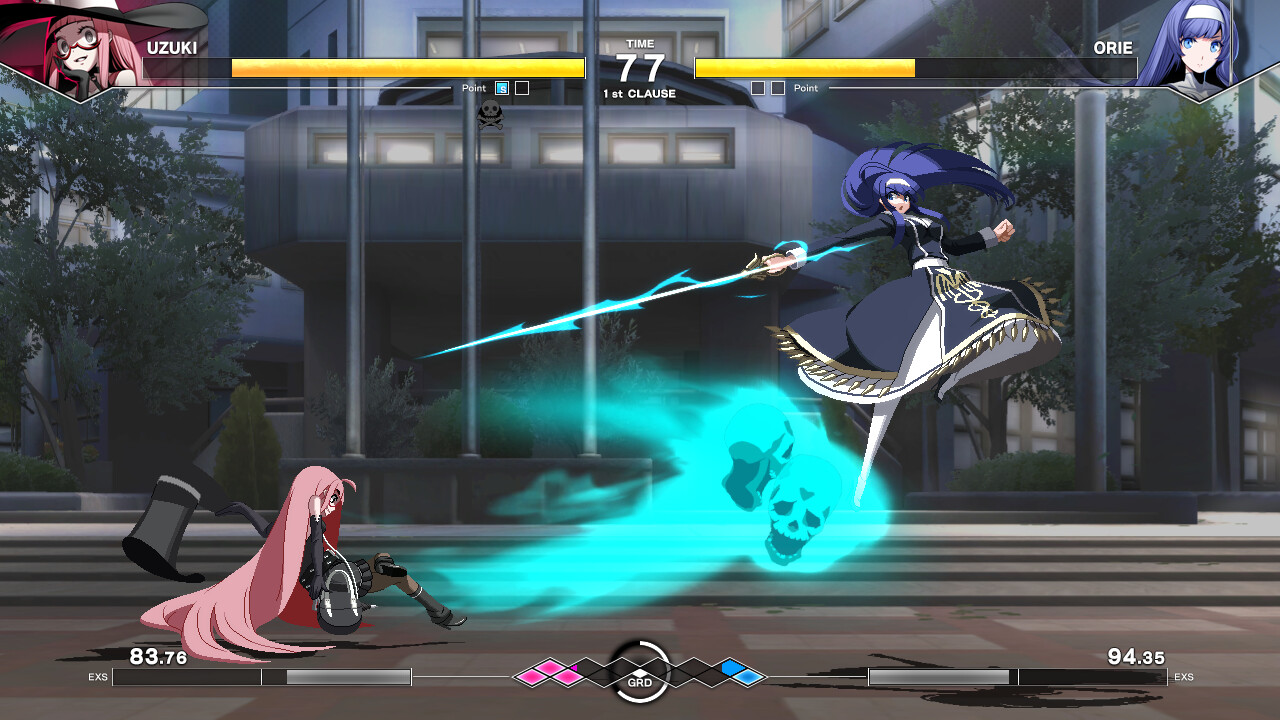Click the solid blue GRD diamond on the right
Screen dimensions: 1280x720
coord(733,668)
